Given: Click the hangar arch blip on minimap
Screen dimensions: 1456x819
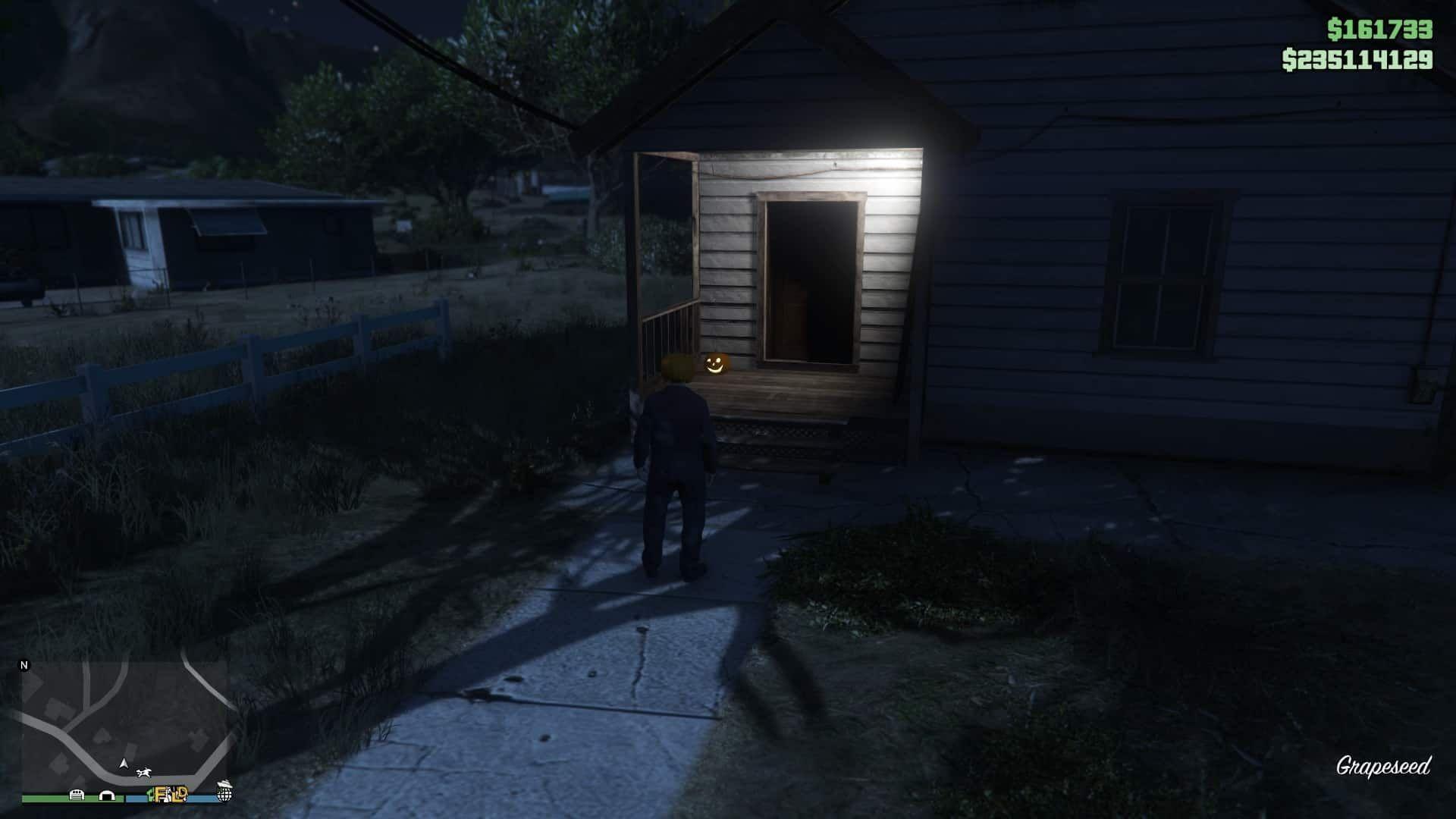Looking at the screenshot, I should [x=107, y=795].
